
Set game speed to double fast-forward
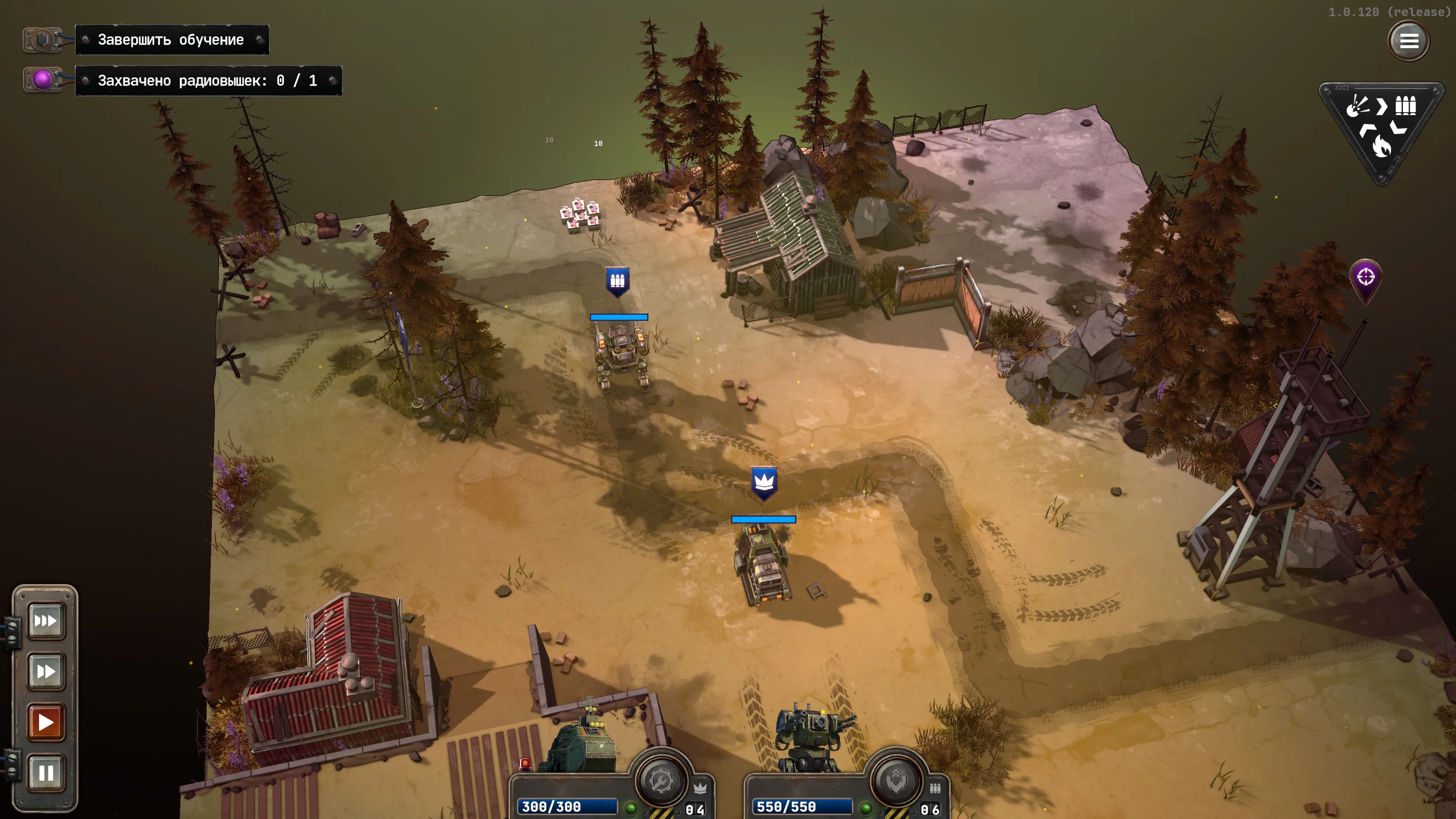pos(46,672)
